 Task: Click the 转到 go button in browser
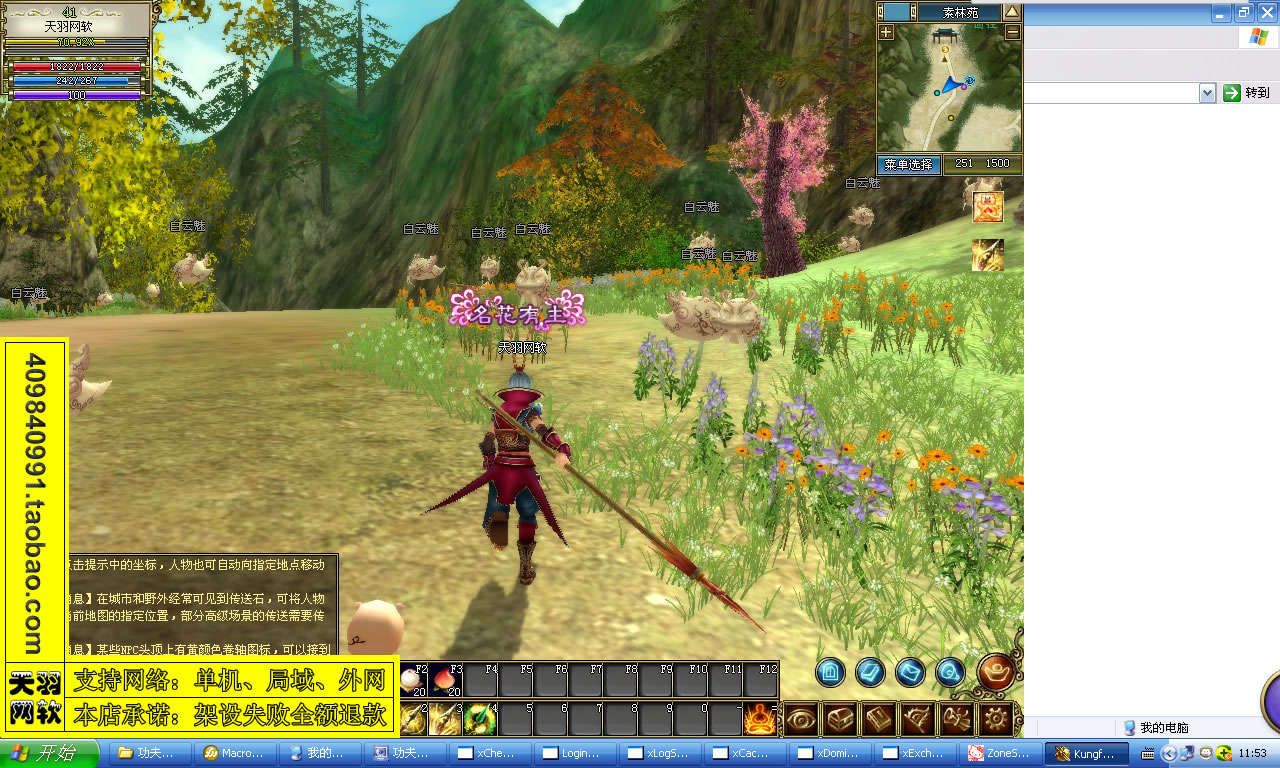1247,93
